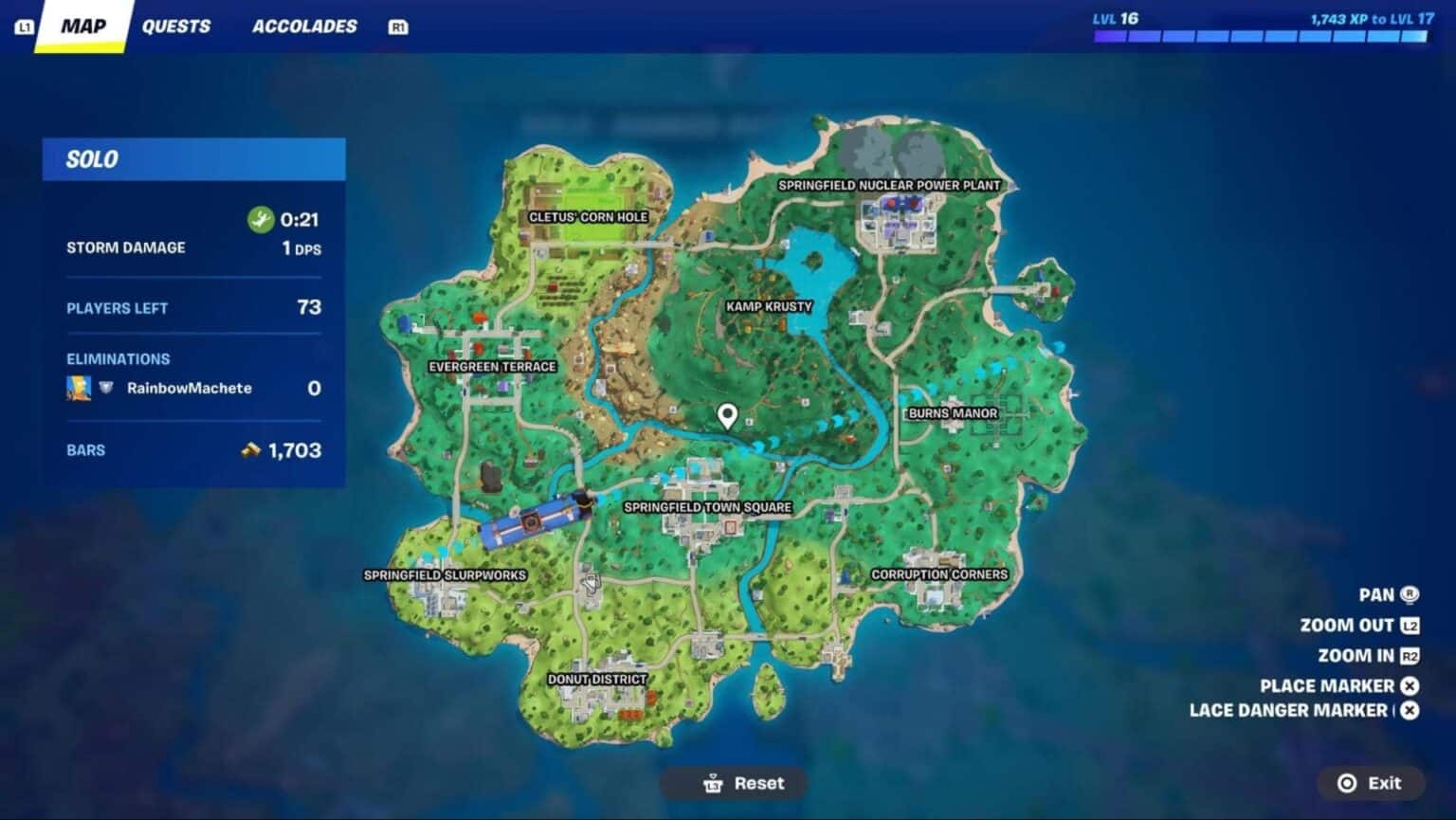Screen dimensions: 1456x820
Task: Click the gold Bars icon
Action: (x=250, y=449)
